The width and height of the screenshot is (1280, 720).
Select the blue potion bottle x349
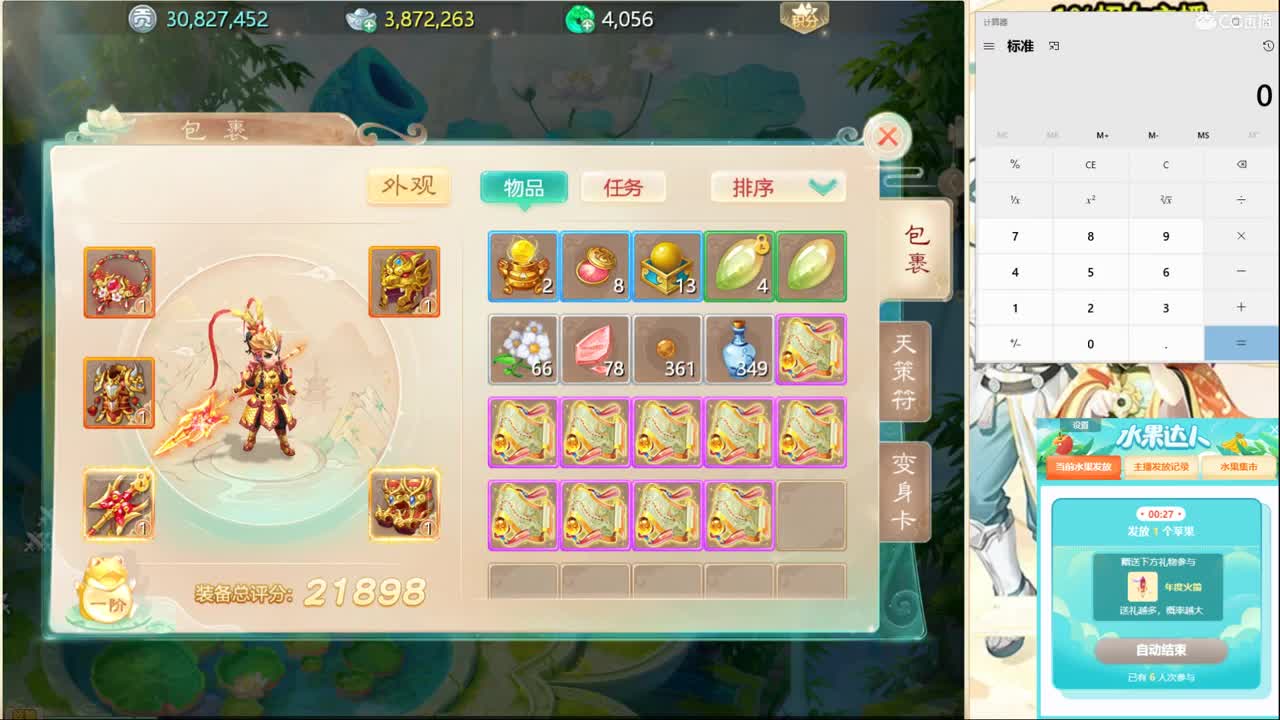[739, 348]
